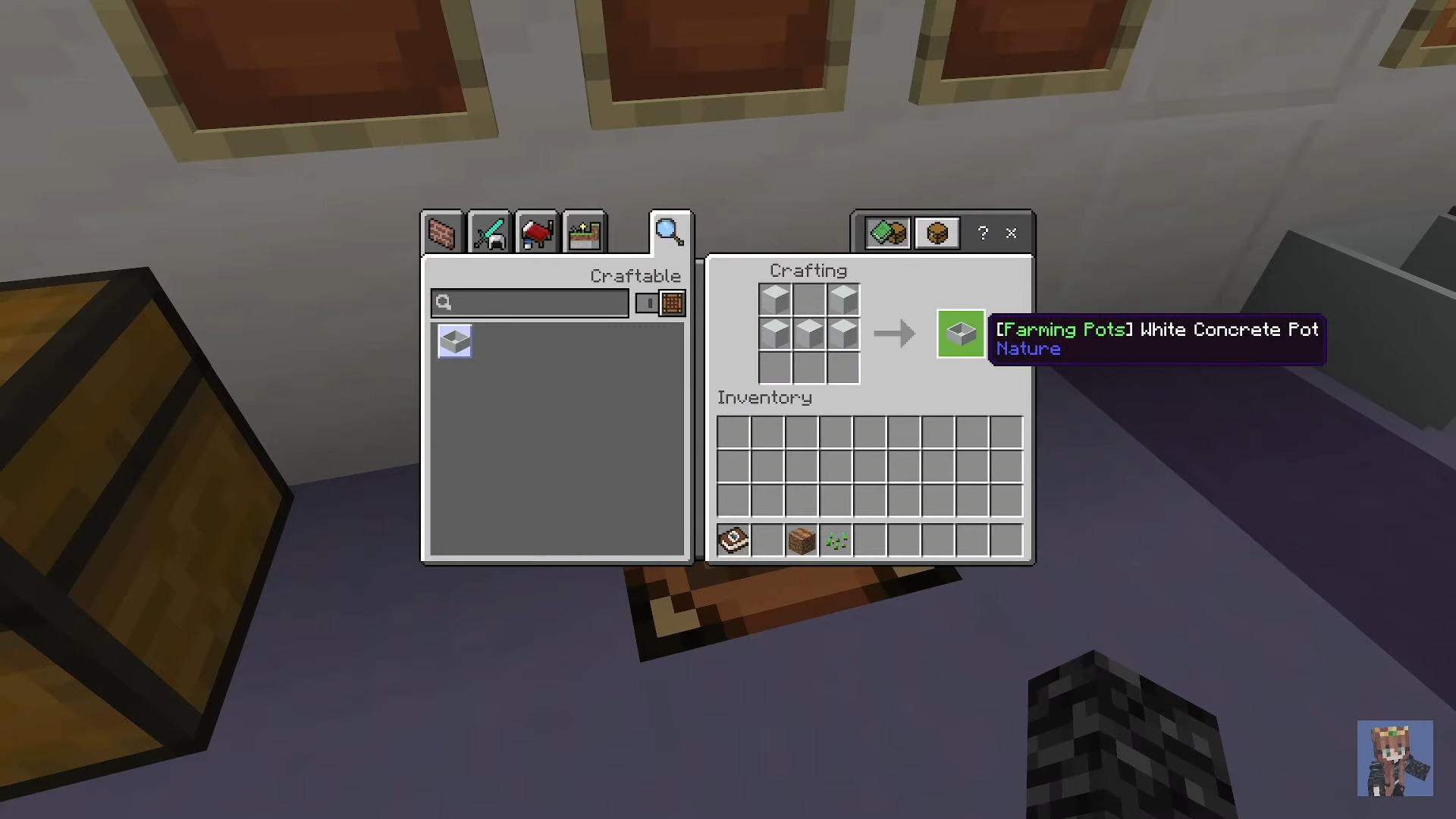Open the search magnifying glass tab
The image size is (1456, 819).
coord(668,231)
